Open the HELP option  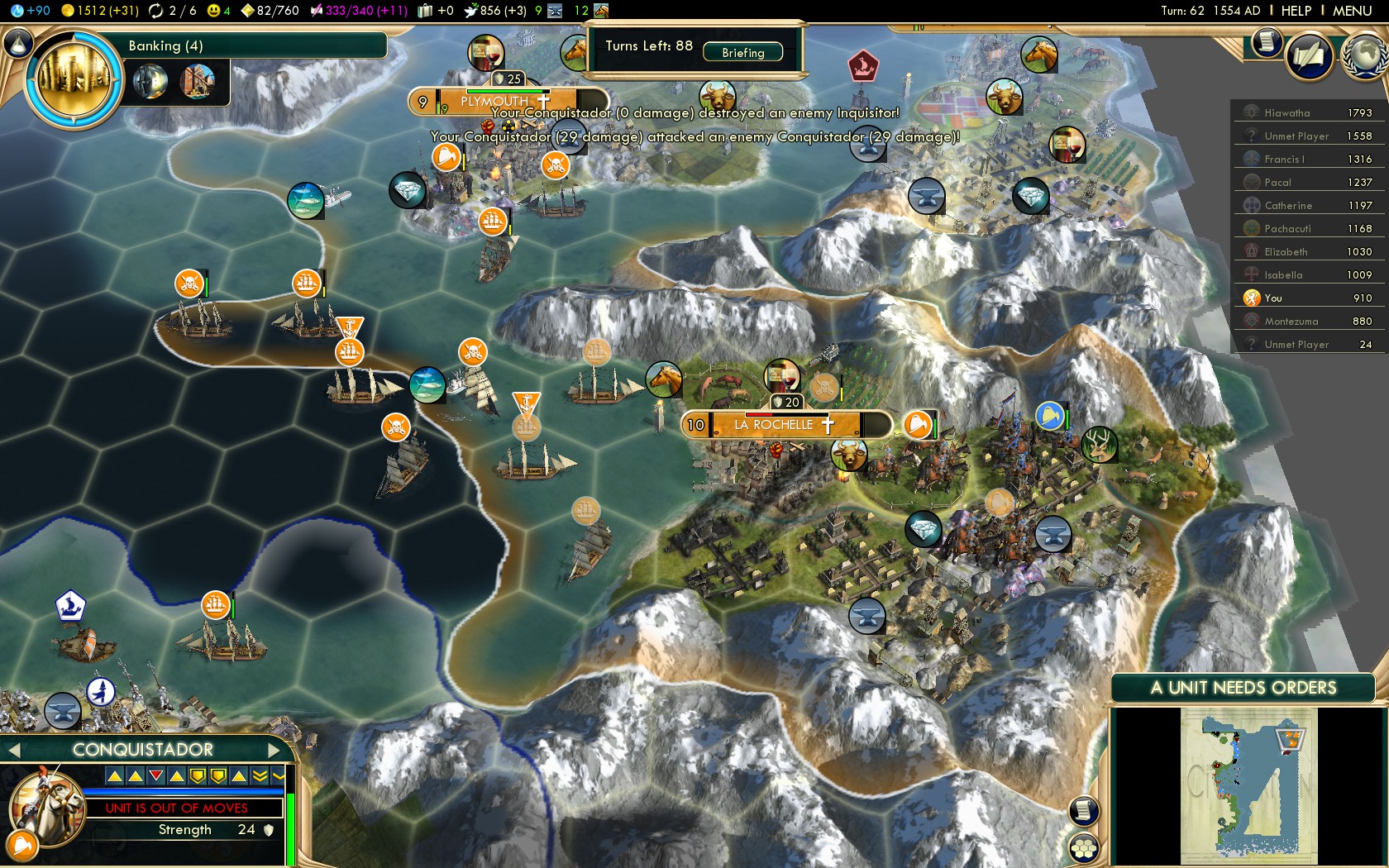click(x=1296, y=11)
